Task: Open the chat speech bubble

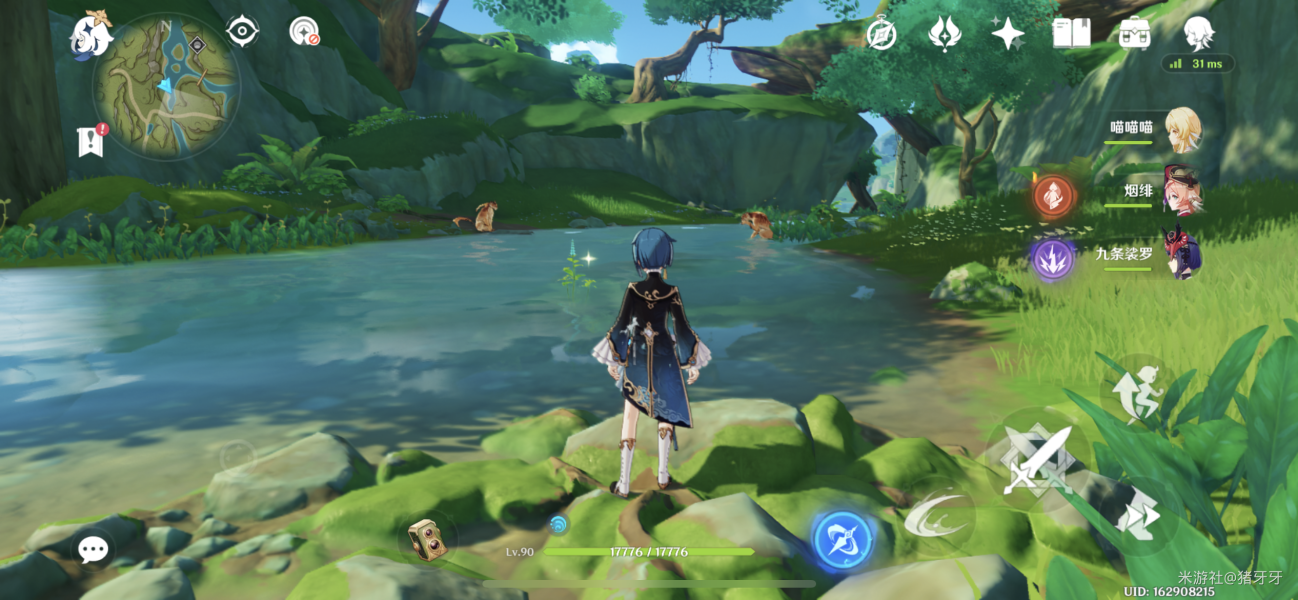Action: [x=93, y=548]
